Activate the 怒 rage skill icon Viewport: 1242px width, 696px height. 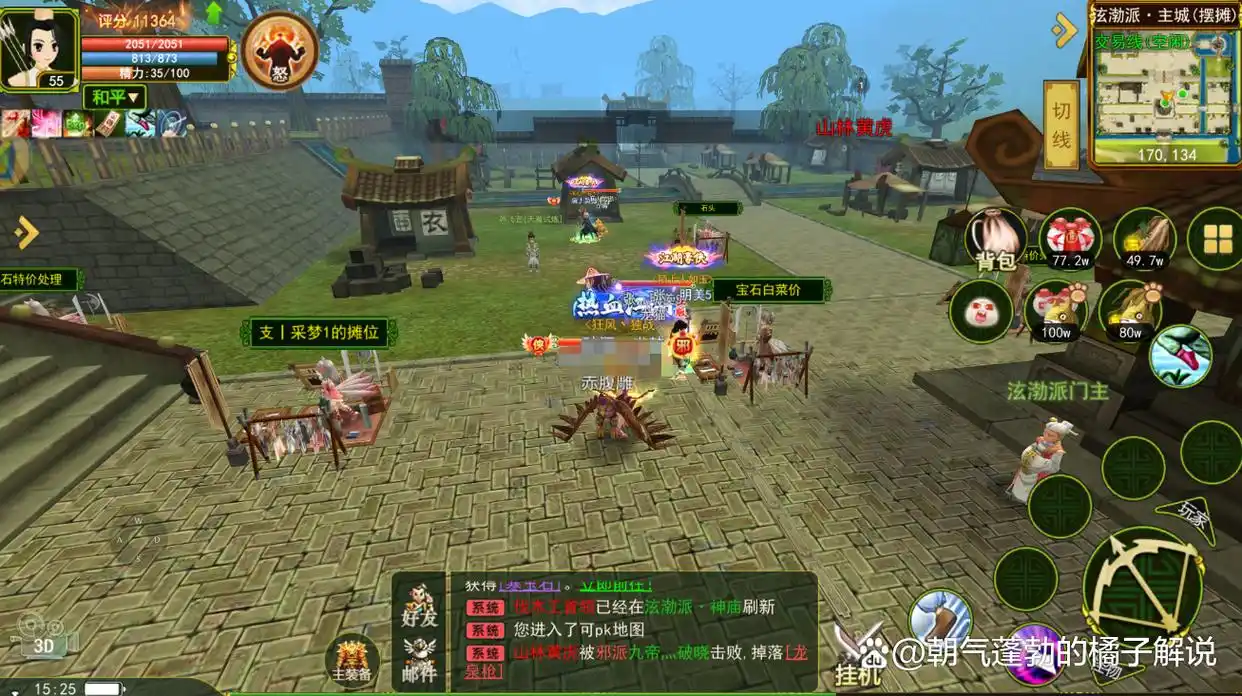coord(280,50)
